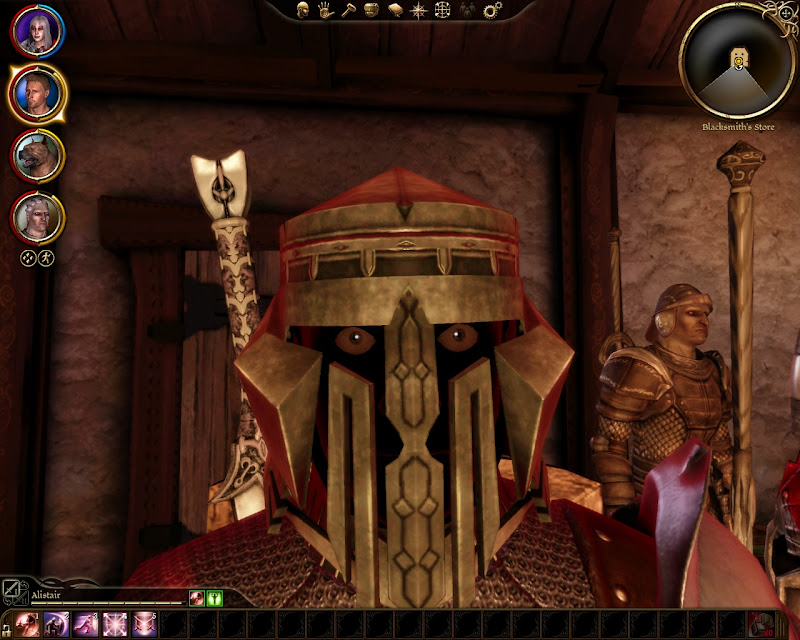Viewport: 800px width, 640px height.
Task: Open the game options gears icon
Action: click(491, 10)
